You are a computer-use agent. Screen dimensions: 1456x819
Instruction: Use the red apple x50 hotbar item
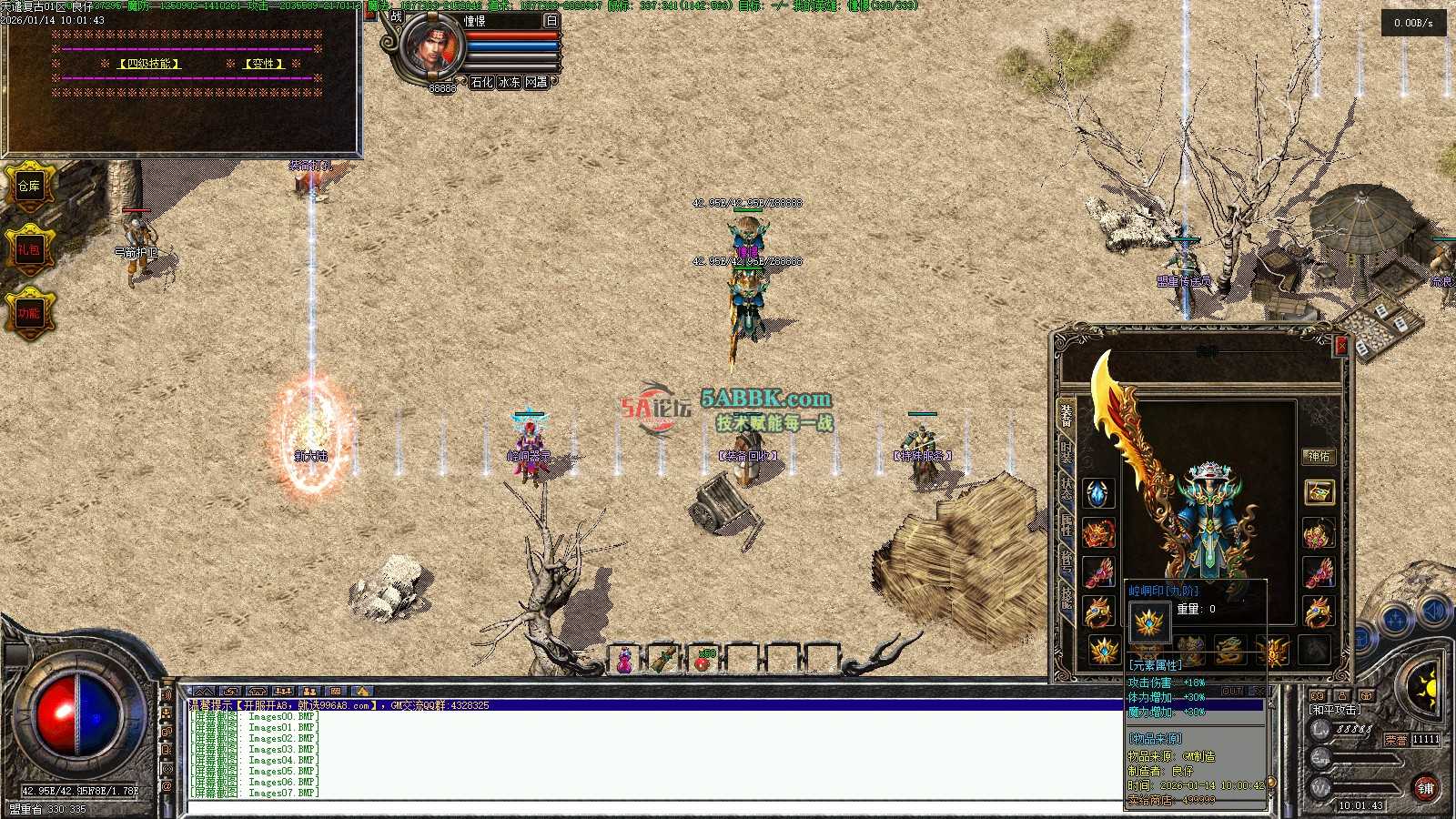coord(705,660)
